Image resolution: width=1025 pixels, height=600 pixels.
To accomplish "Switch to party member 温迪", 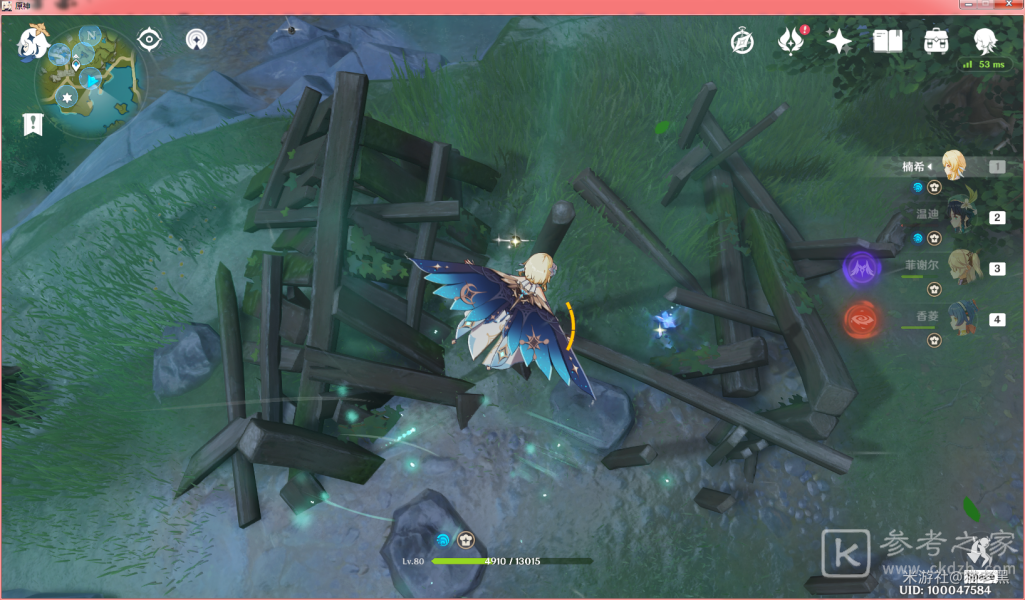I will (962, 216).
